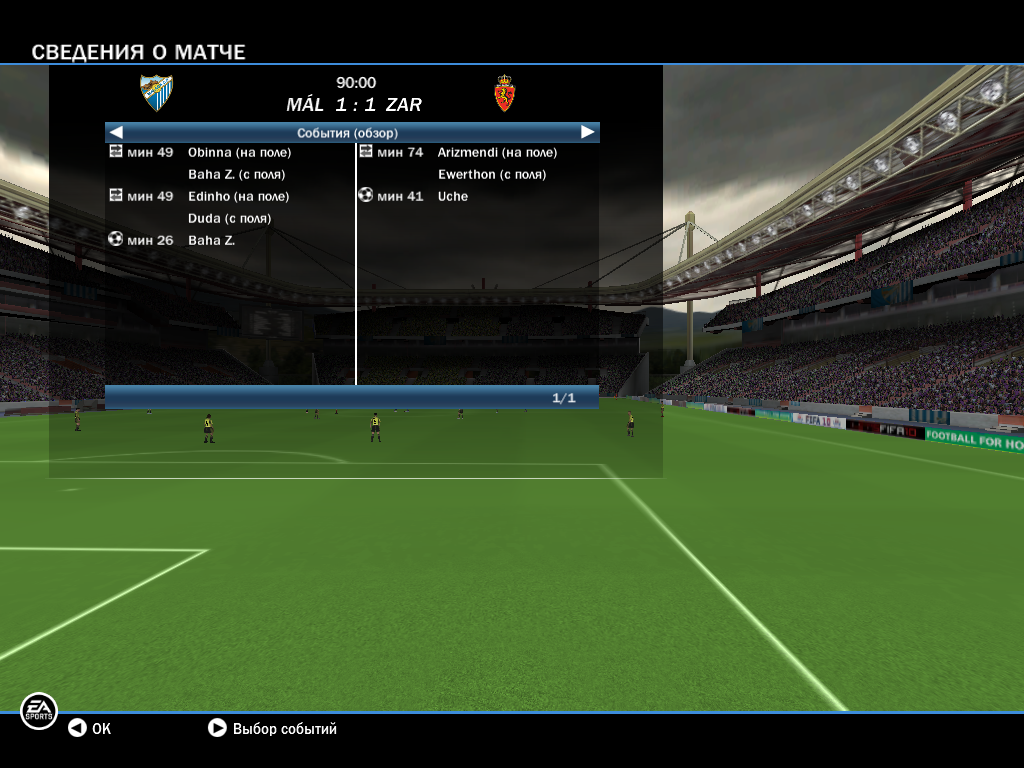This screenshot has height=768, width=1024.
Task: Select the OK button
Action: (90, 729)
